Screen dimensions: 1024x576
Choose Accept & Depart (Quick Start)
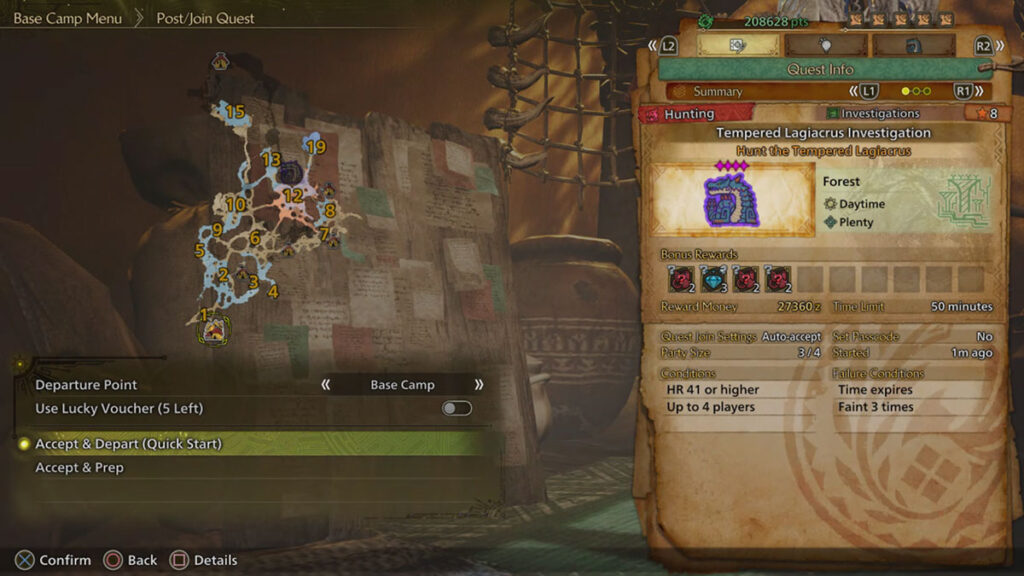(x=129, y=443)
